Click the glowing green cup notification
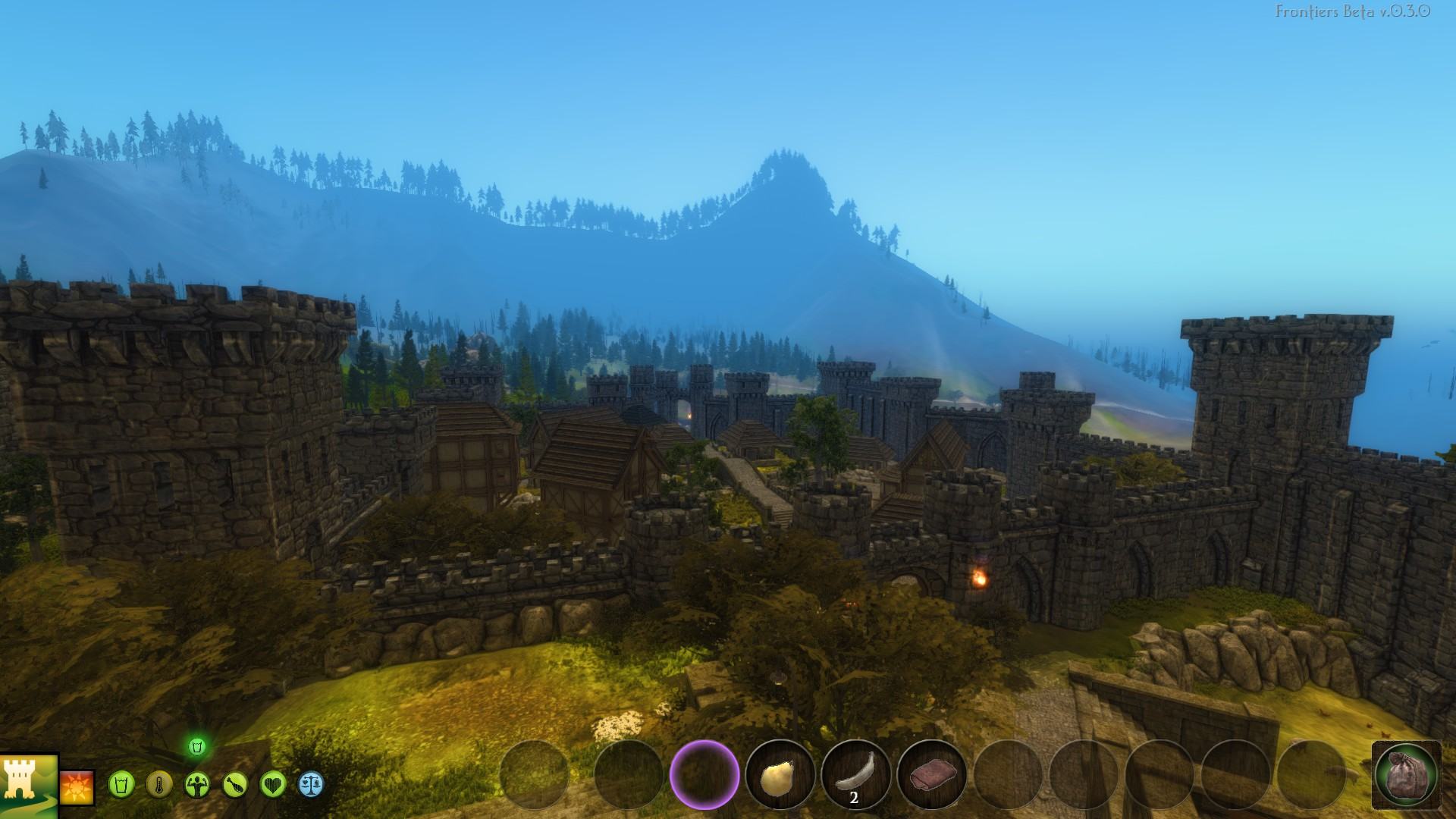 tap(197, 747)
